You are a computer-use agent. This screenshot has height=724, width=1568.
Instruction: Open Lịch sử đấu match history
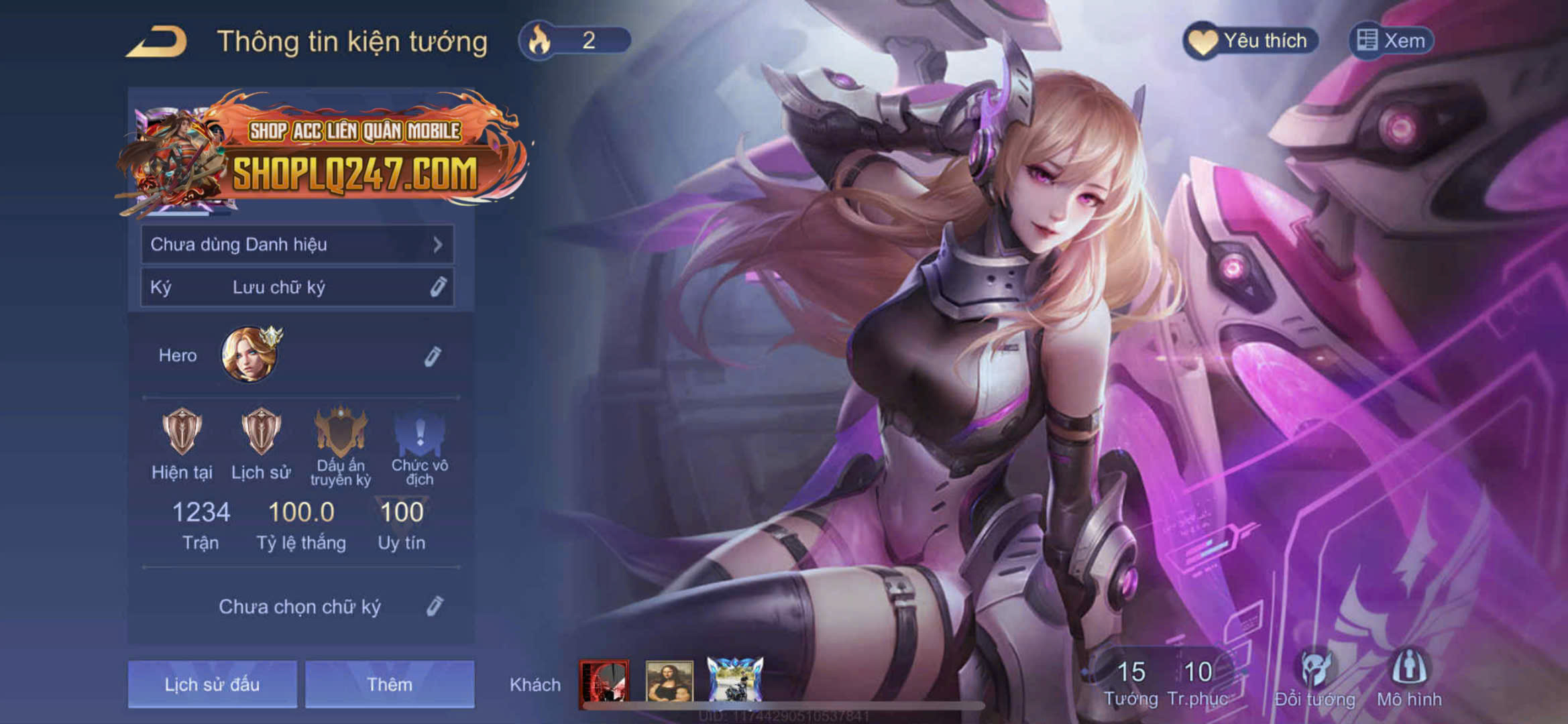point(212,684)
